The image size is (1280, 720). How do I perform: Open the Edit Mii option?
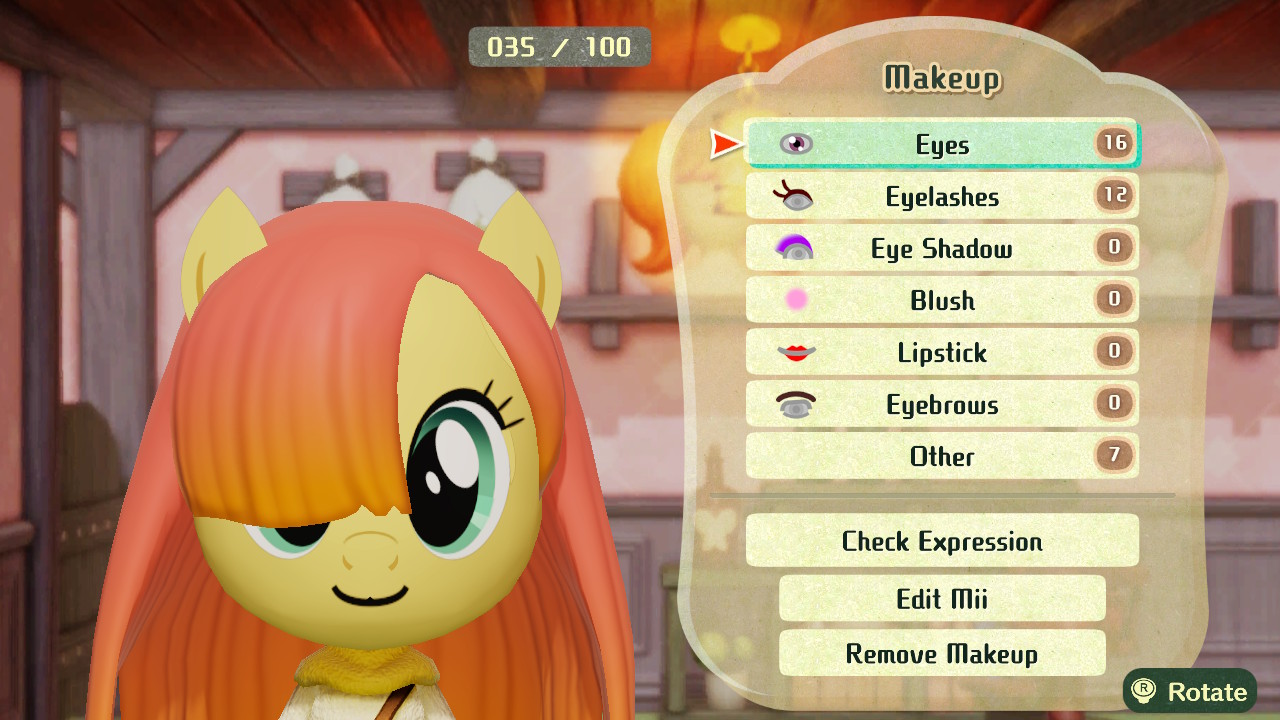[x=942, y=598]
